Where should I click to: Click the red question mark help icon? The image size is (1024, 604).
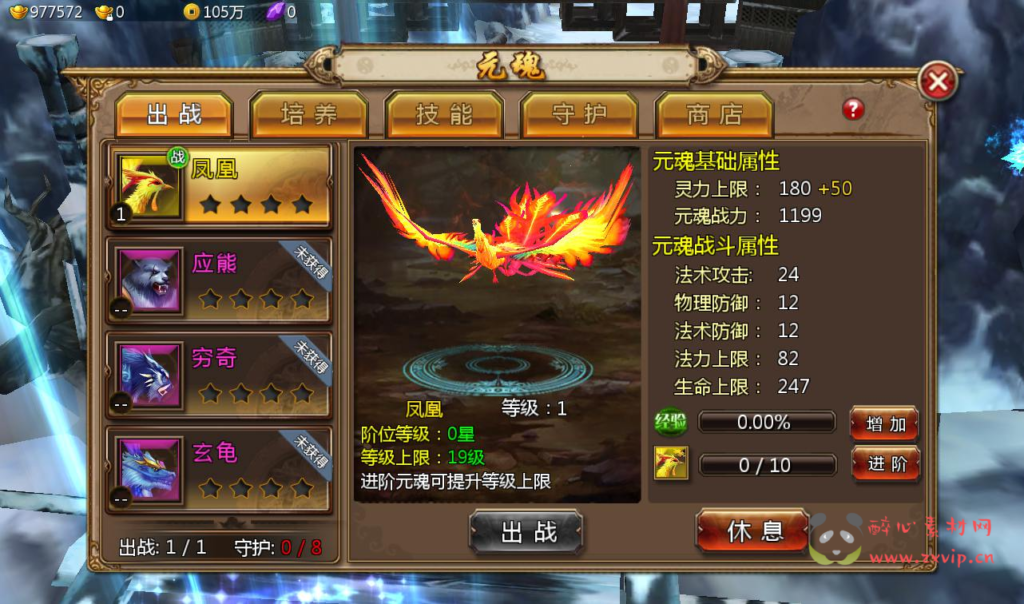(x=853, y=109)
